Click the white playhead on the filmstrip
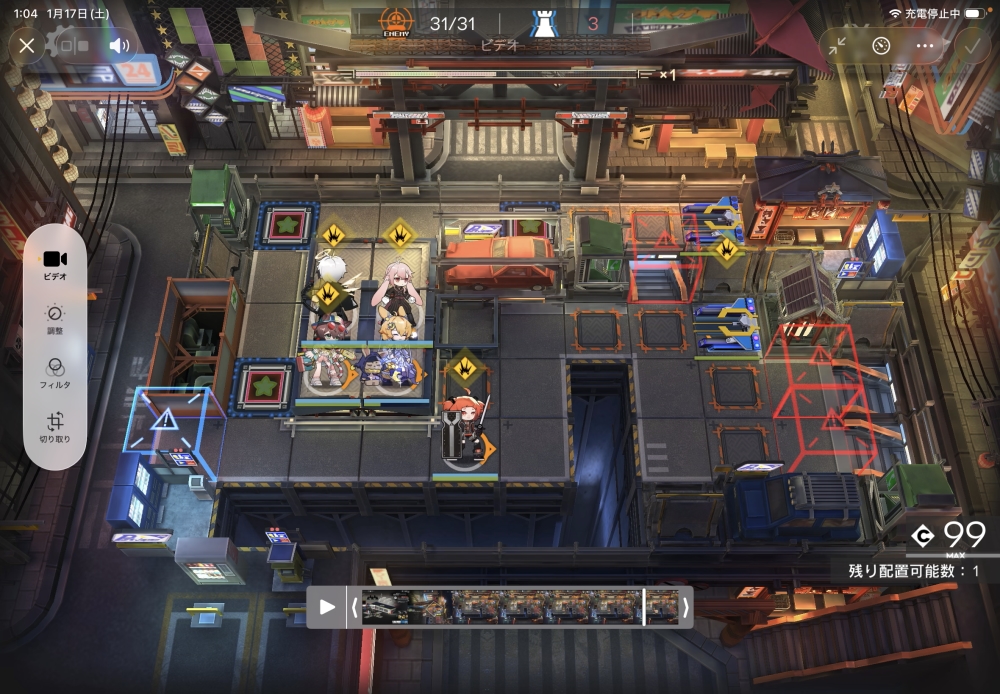The width and height of the screenshot is (1000, 694). click(644, 607)
